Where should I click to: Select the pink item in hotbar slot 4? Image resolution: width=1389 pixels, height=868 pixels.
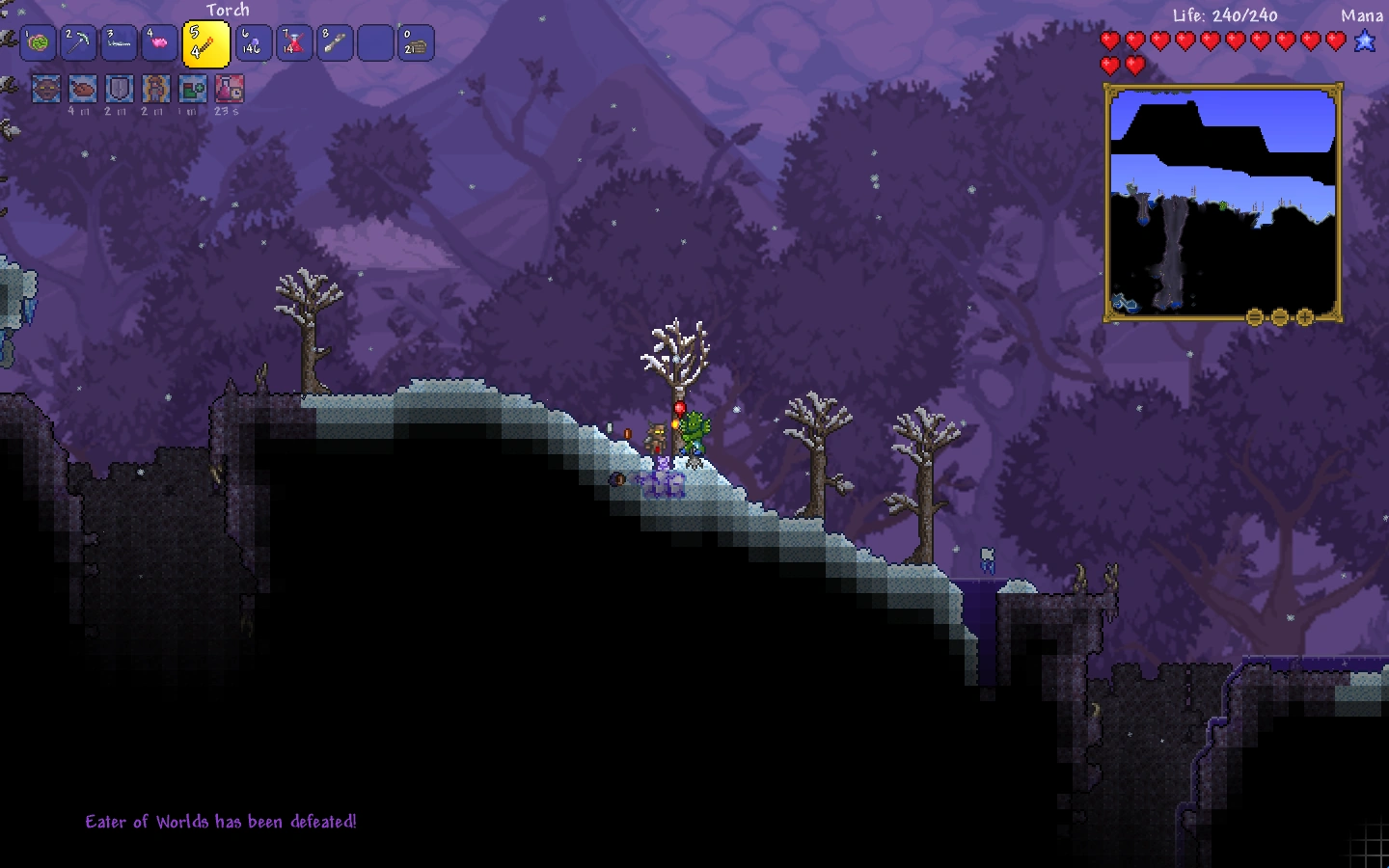click(x=159, y=42)
